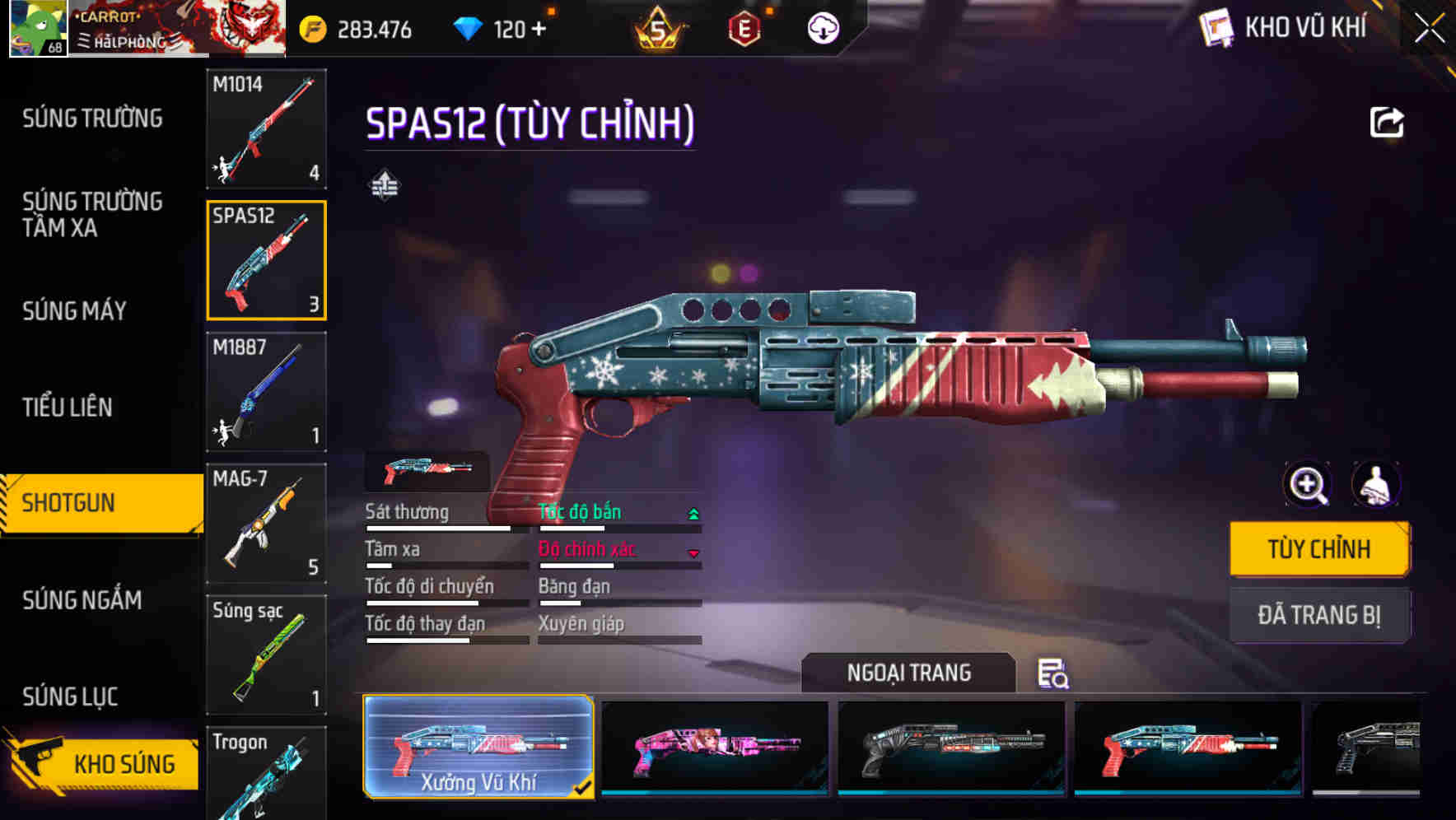
Task: Open the TÙY CHỈNH customize button
Action: click(x=1318, y=549)
